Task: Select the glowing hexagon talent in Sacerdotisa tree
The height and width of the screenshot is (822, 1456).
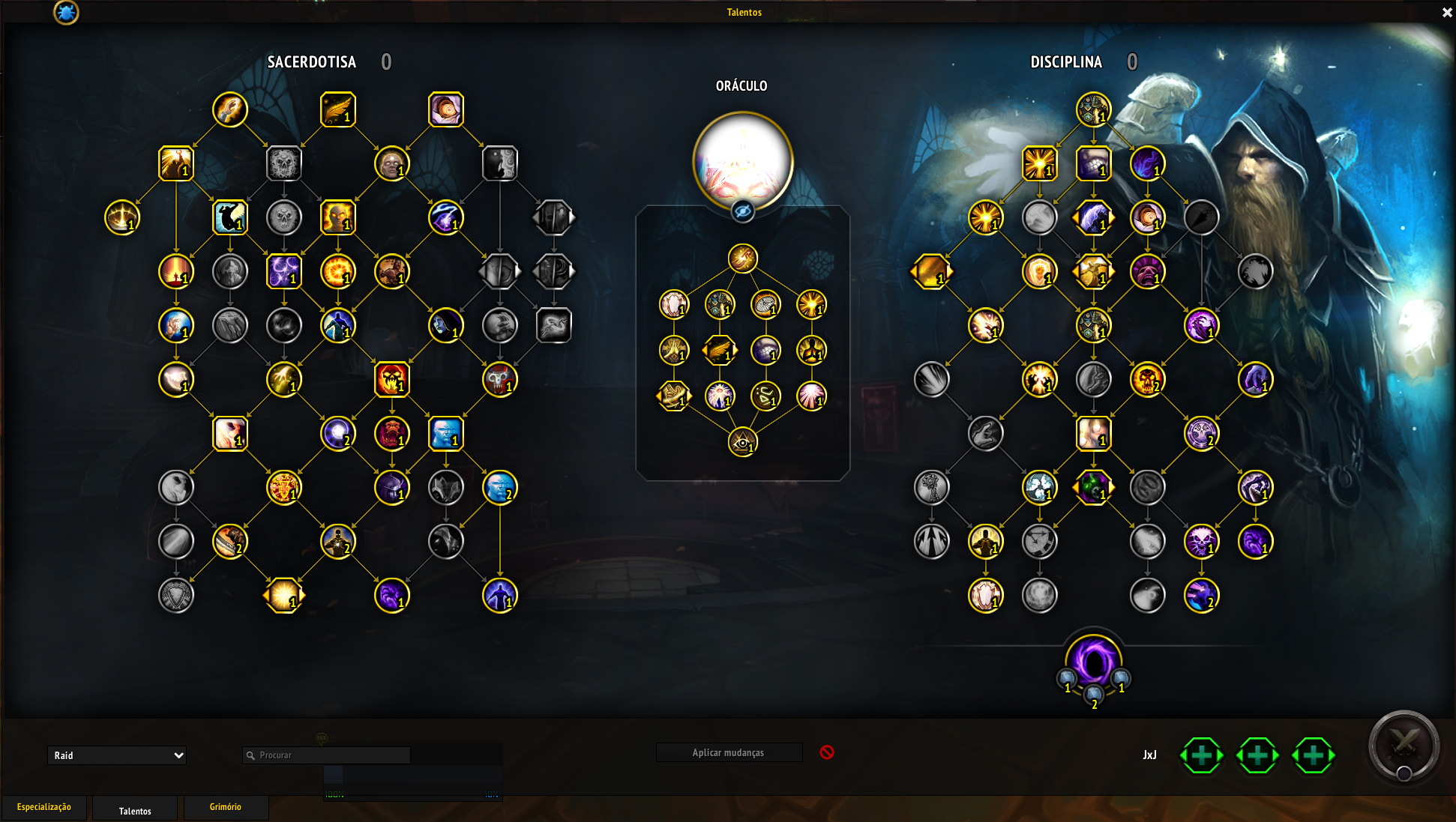Action: (284, 596)
